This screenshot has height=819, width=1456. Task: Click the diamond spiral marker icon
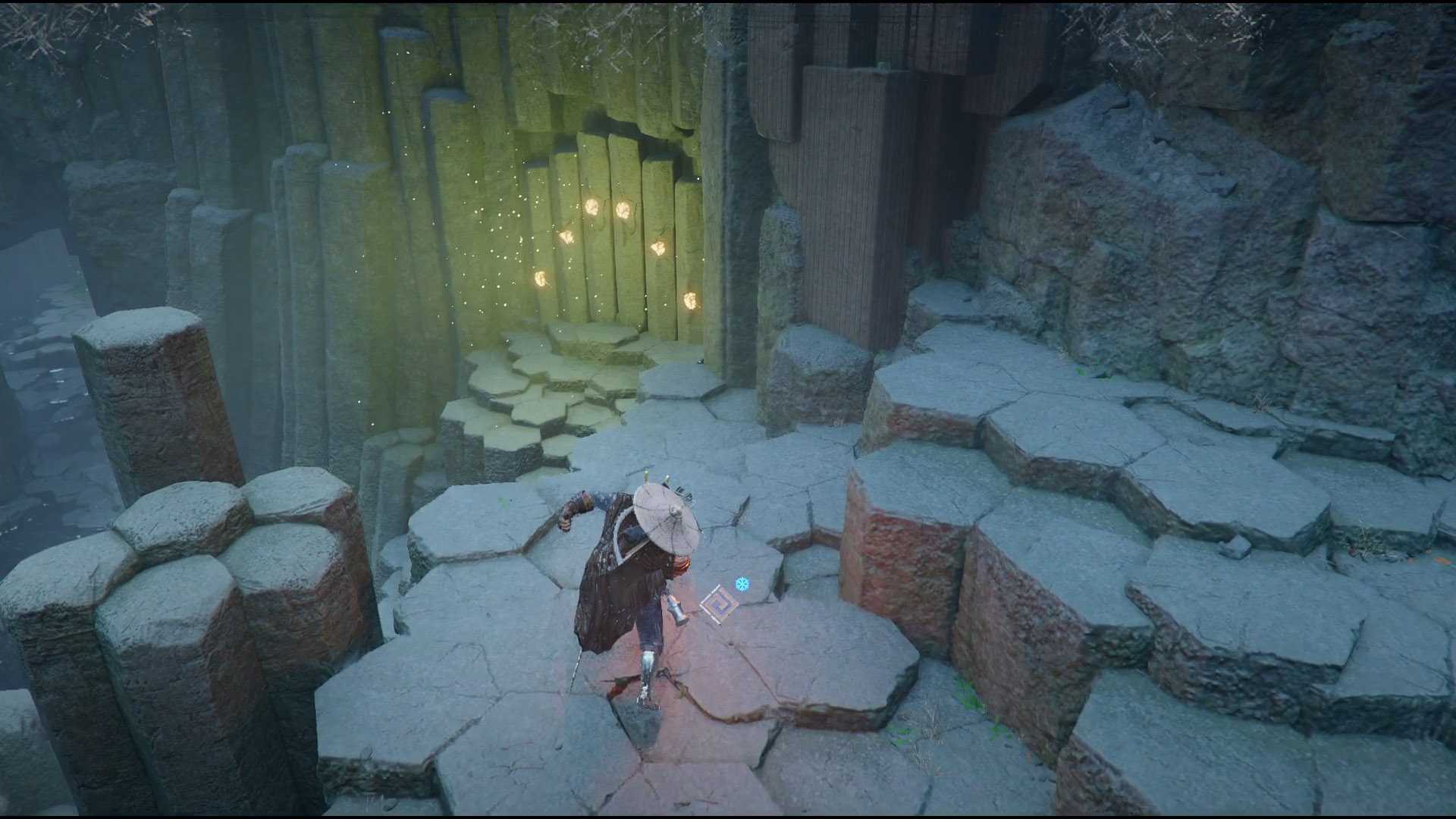pyautogui.click(x=718, y=604)
